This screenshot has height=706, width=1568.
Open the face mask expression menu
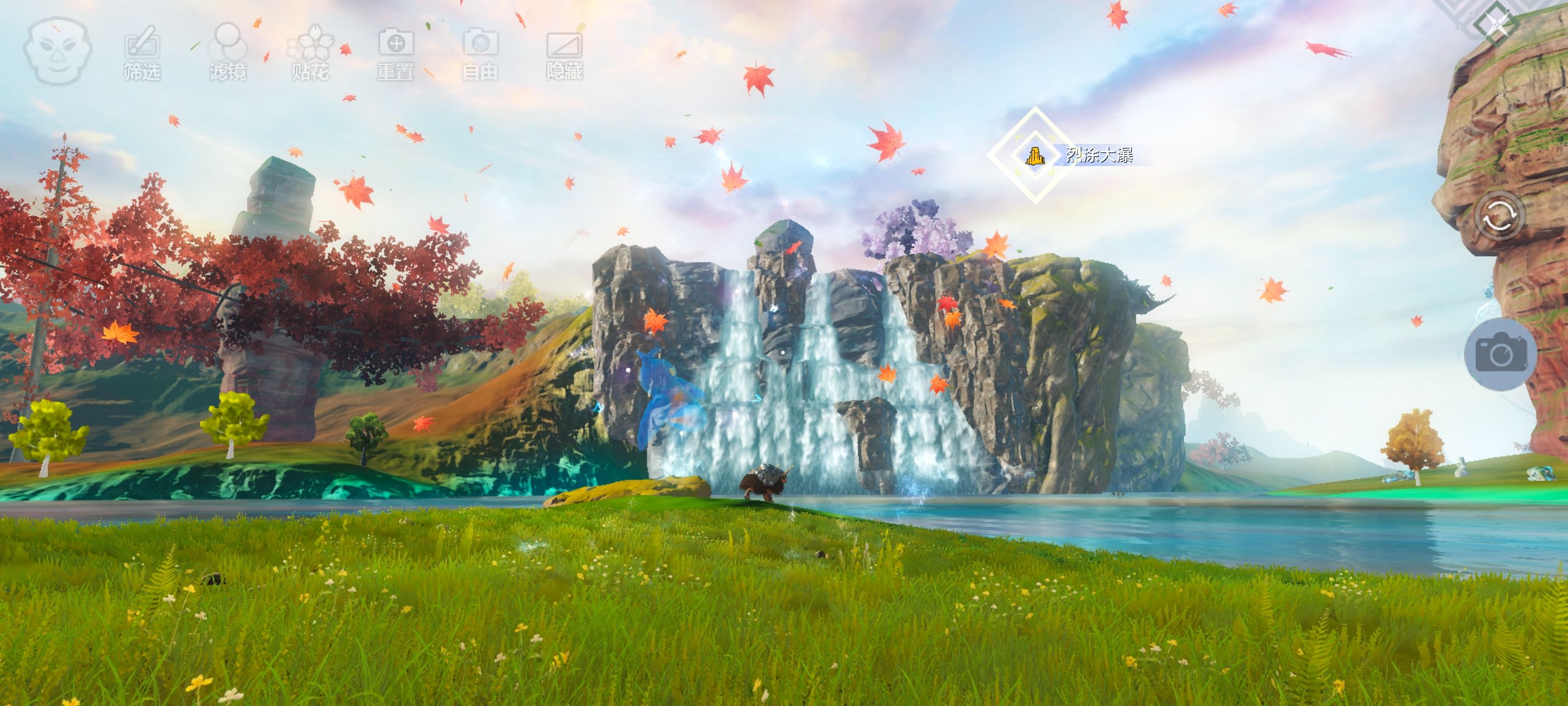(x=58, y=50)
